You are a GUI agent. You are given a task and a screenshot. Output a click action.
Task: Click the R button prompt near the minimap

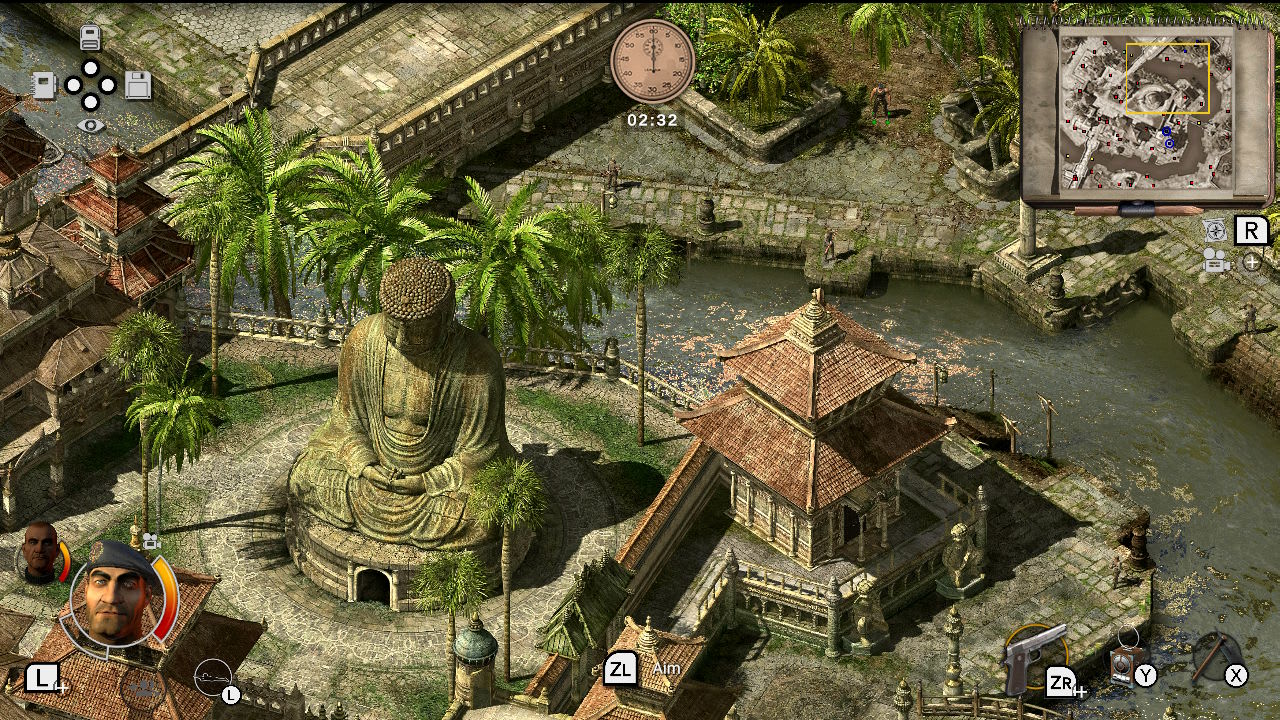(x=1252, y=230)
